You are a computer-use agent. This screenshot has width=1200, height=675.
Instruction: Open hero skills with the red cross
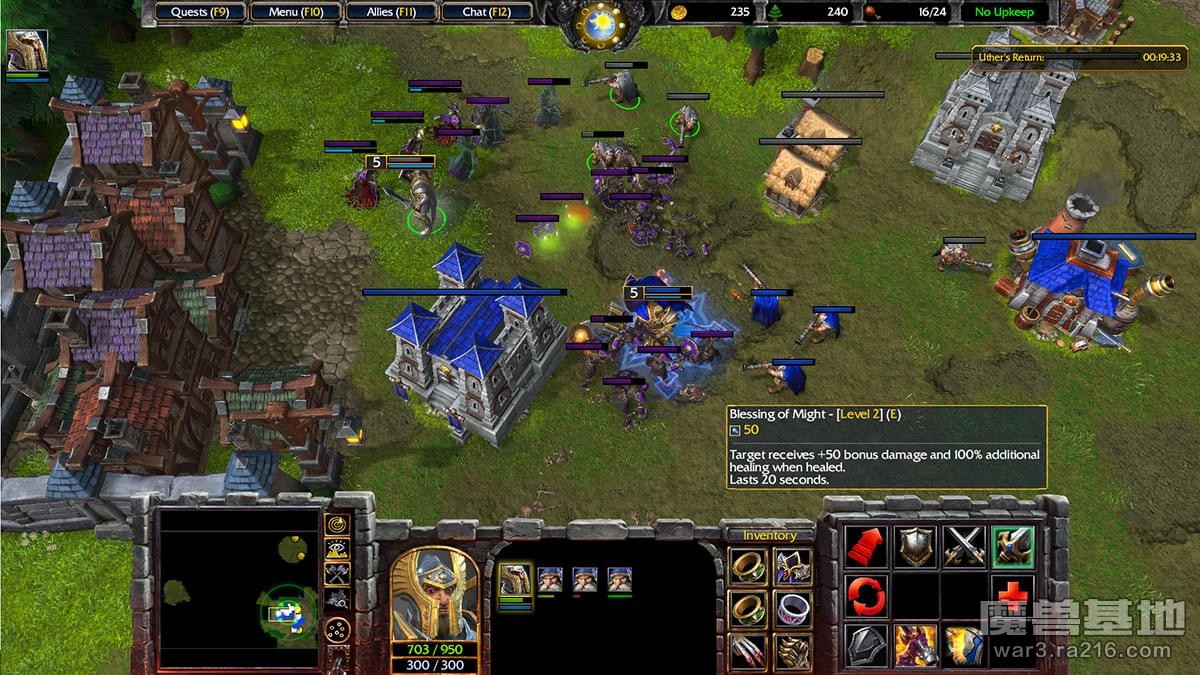pos(1013,594)
